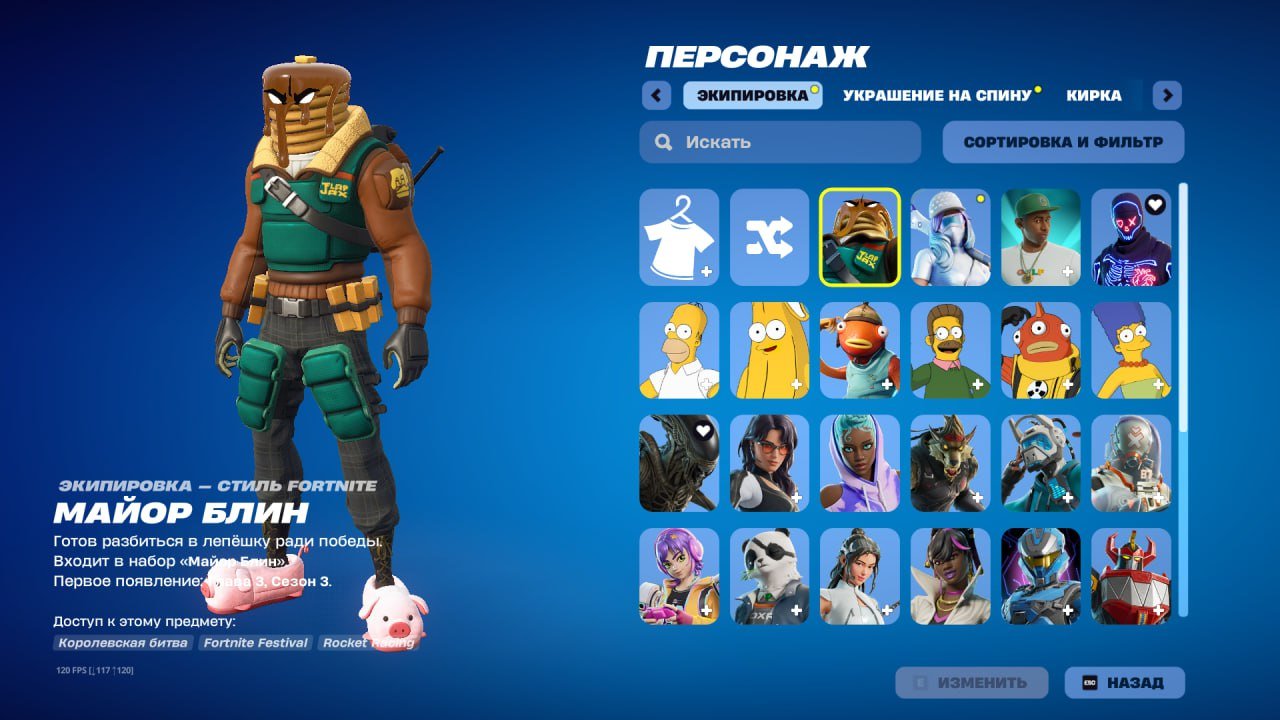This screenshot has height=720, width=1280.
Task: Click the empty outfit slot shirt icon
Action: tap(679, 238)
